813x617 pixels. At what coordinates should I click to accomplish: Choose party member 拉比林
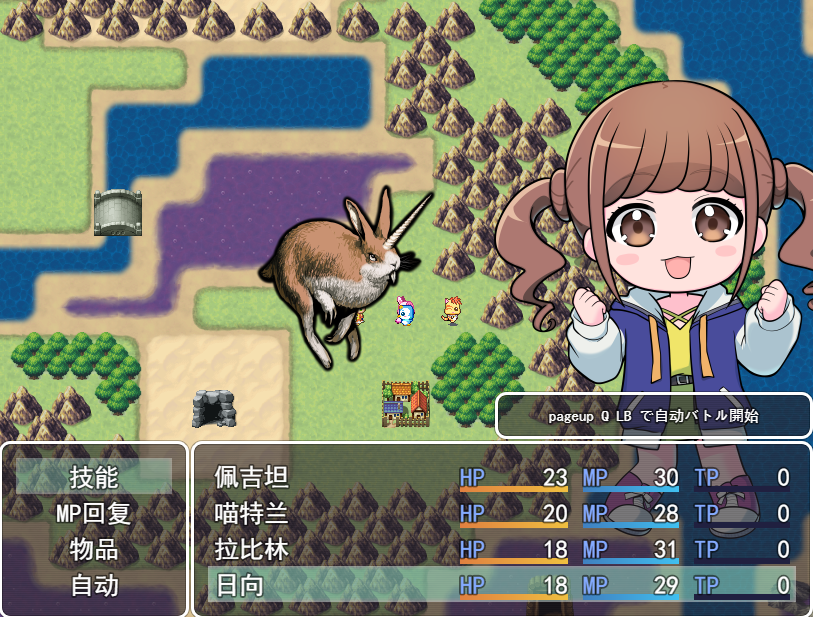point(252,550)
